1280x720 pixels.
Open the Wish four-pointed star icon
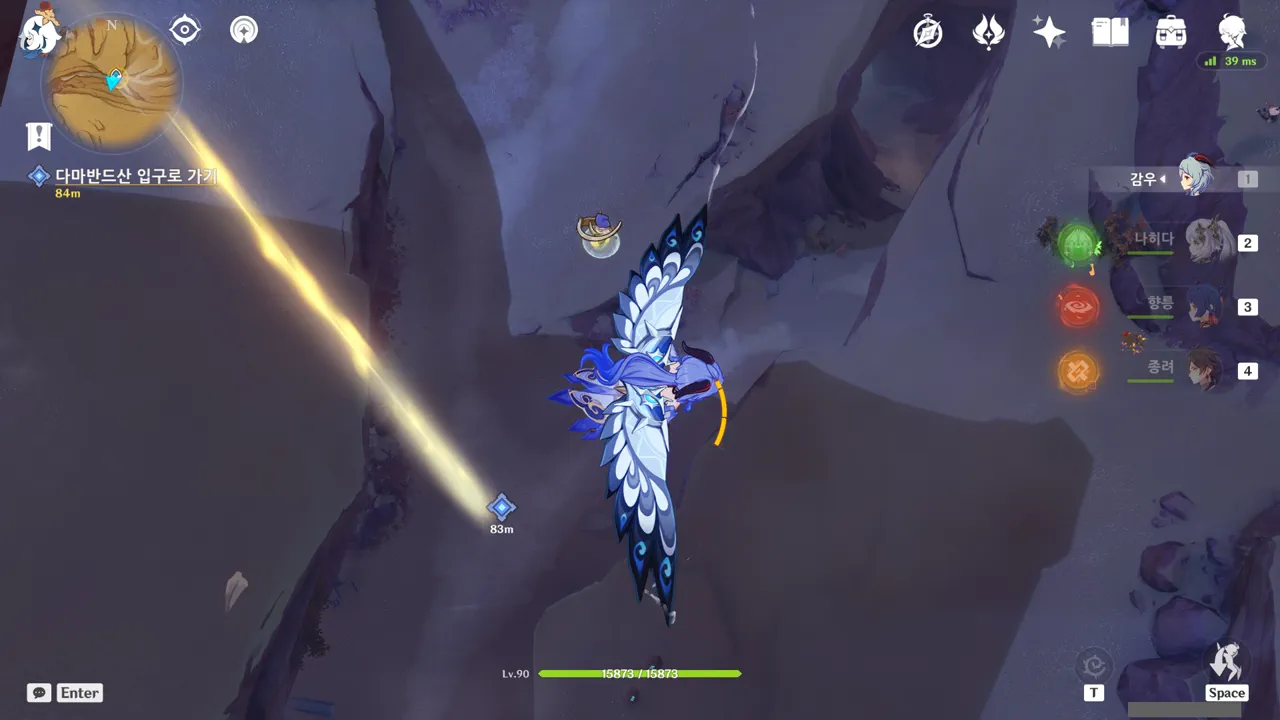coord(1049,32)
